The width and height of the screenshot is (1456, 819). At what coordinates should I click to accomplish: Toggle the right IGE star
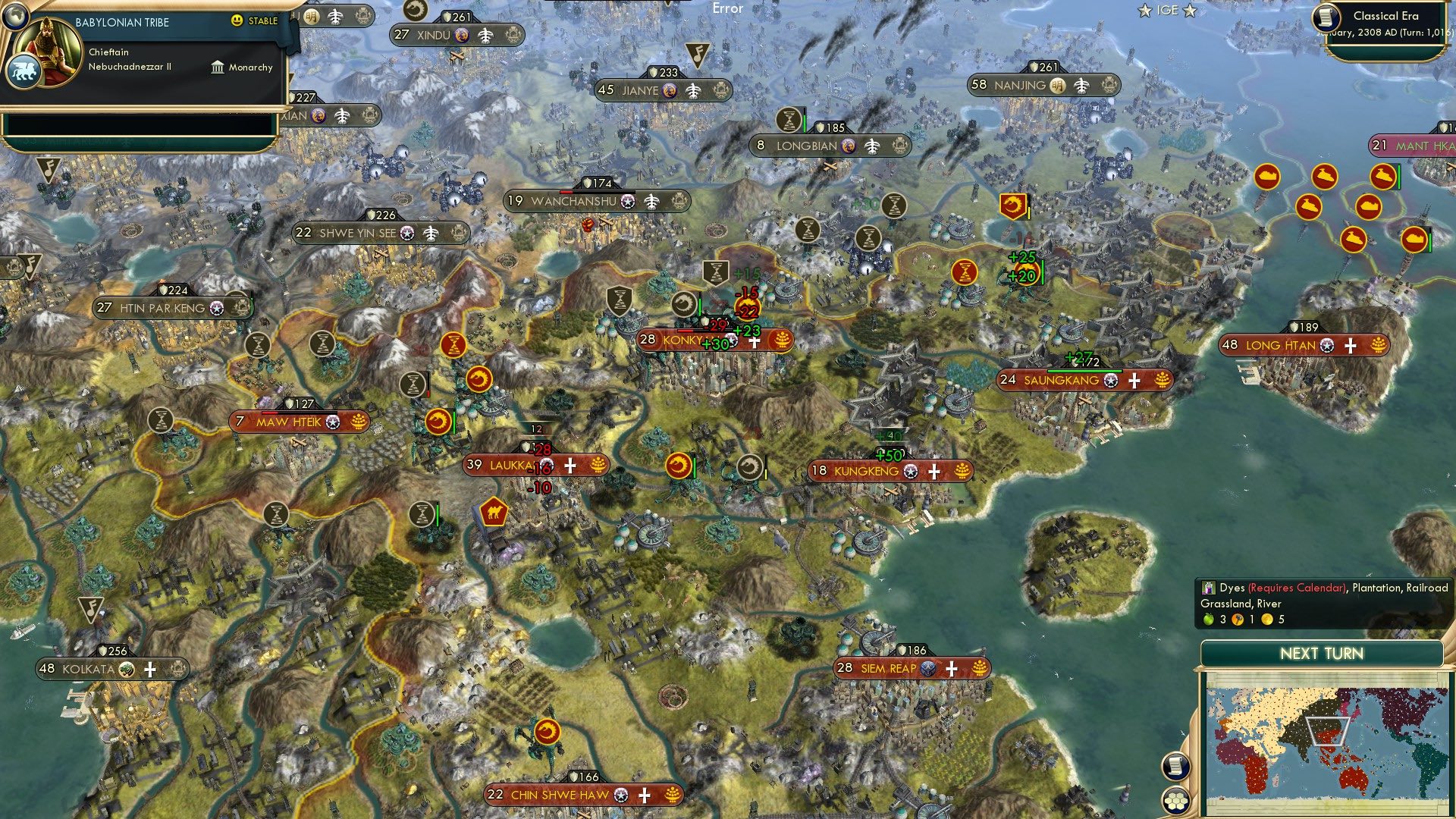1191,11
